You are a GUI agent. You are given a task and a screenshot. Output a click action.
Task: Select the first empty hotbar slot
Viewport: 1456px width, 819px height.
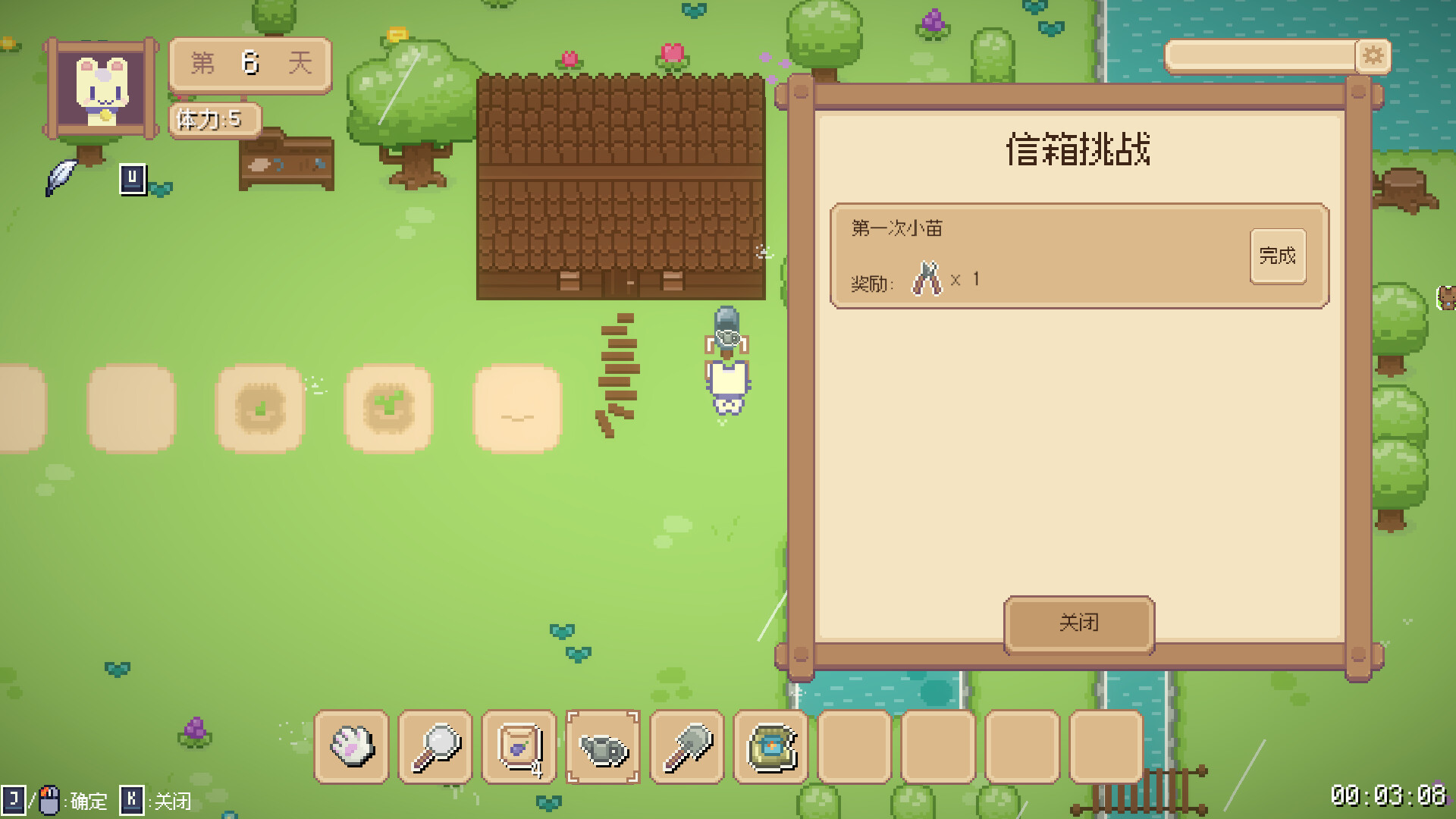(853, 747)
